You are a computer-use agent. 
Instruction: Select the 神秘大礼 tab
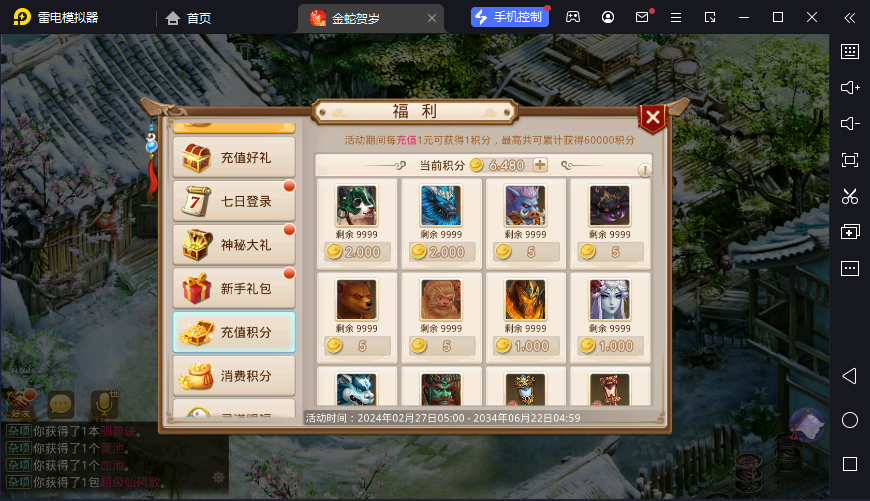click(234, 245)
